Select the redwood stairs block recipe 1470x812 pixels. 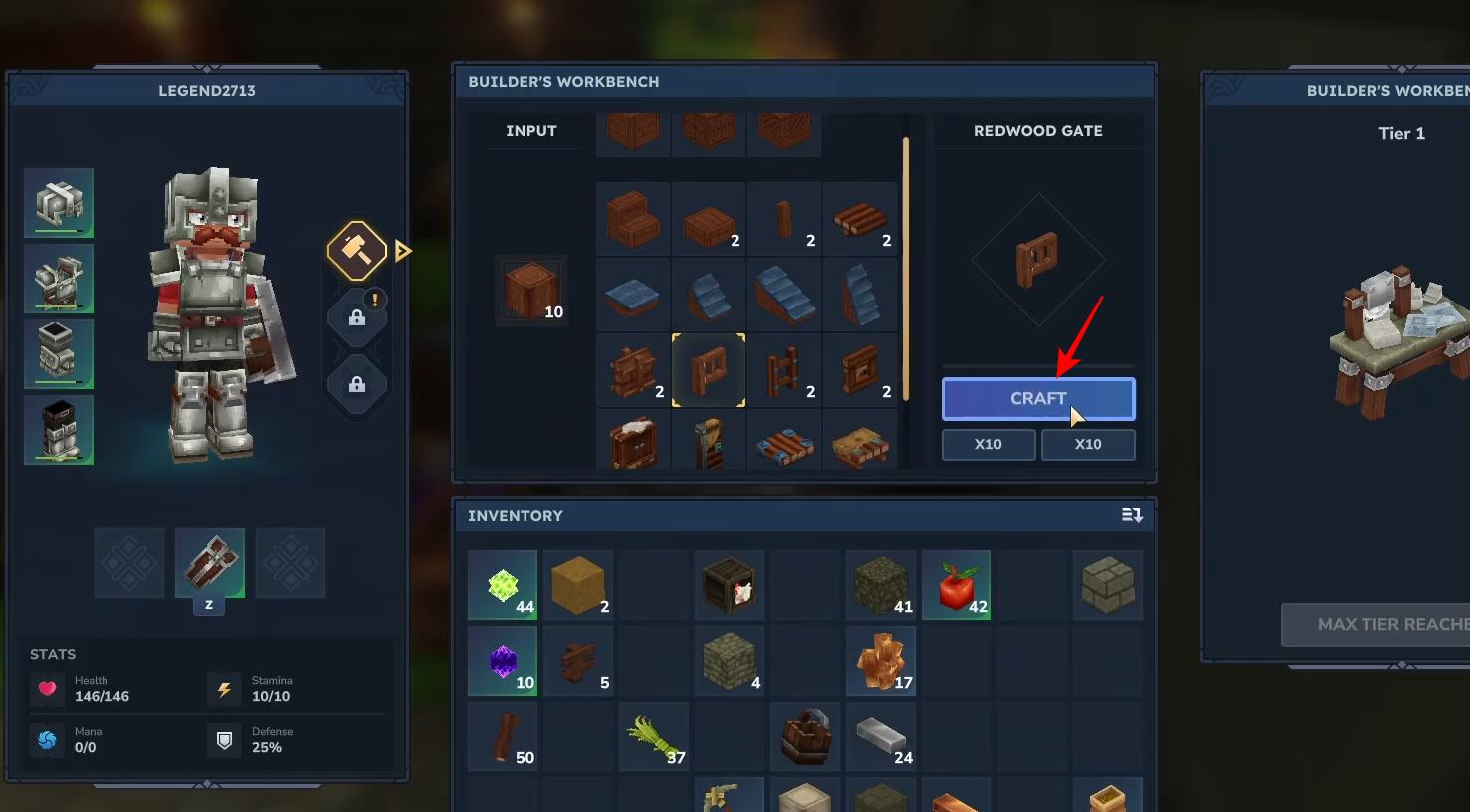[633, 220]
